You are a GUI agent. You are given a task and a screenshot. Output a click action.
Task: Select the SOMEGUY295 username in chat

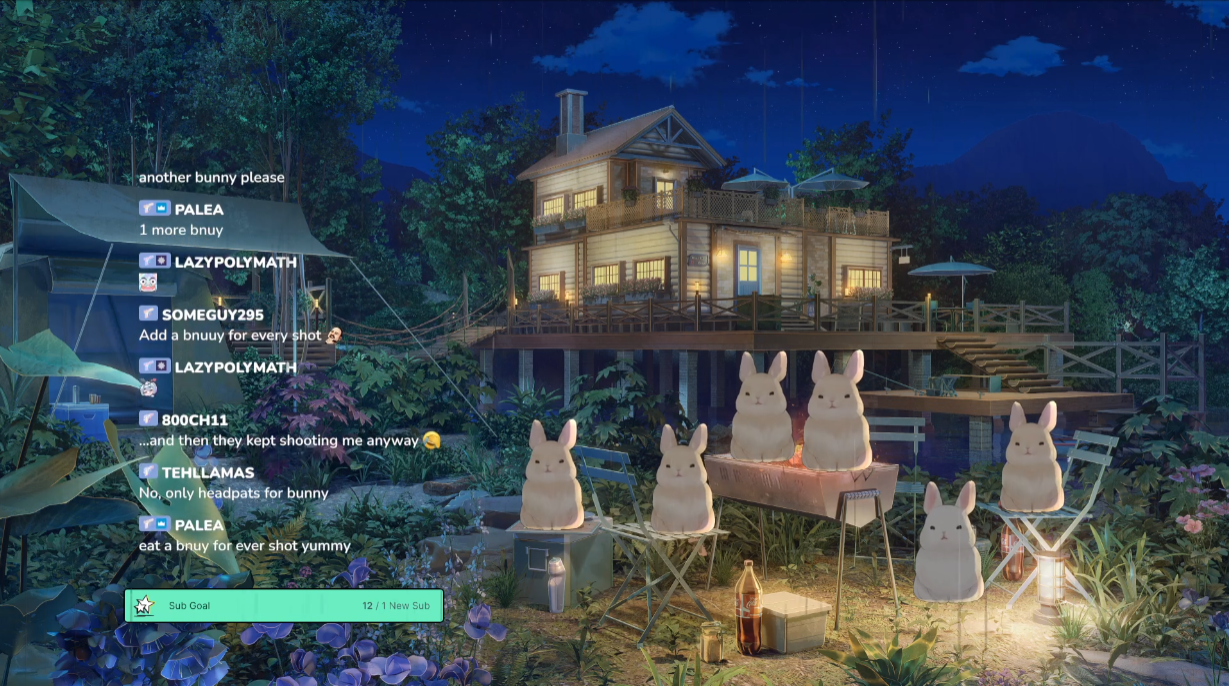(212, 315)
